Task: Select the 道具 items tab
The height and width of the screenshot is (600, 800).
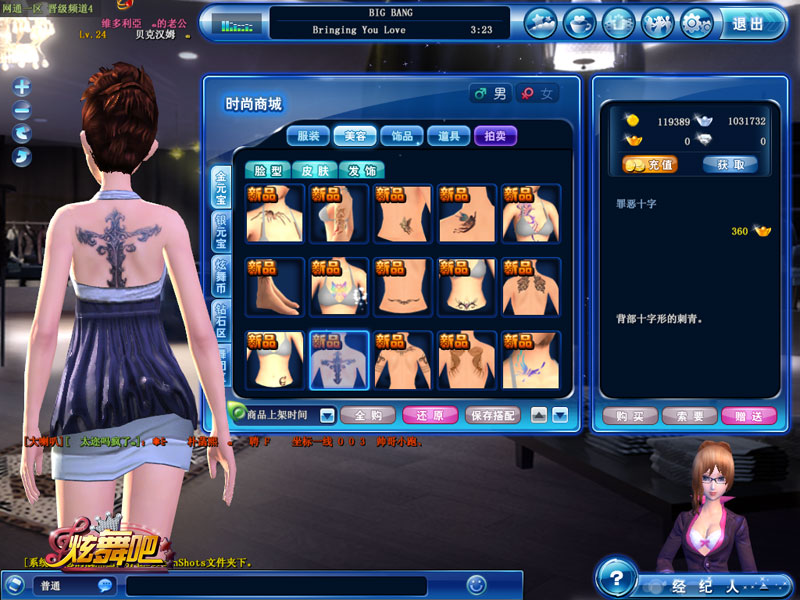Action: tap(449, 136)
